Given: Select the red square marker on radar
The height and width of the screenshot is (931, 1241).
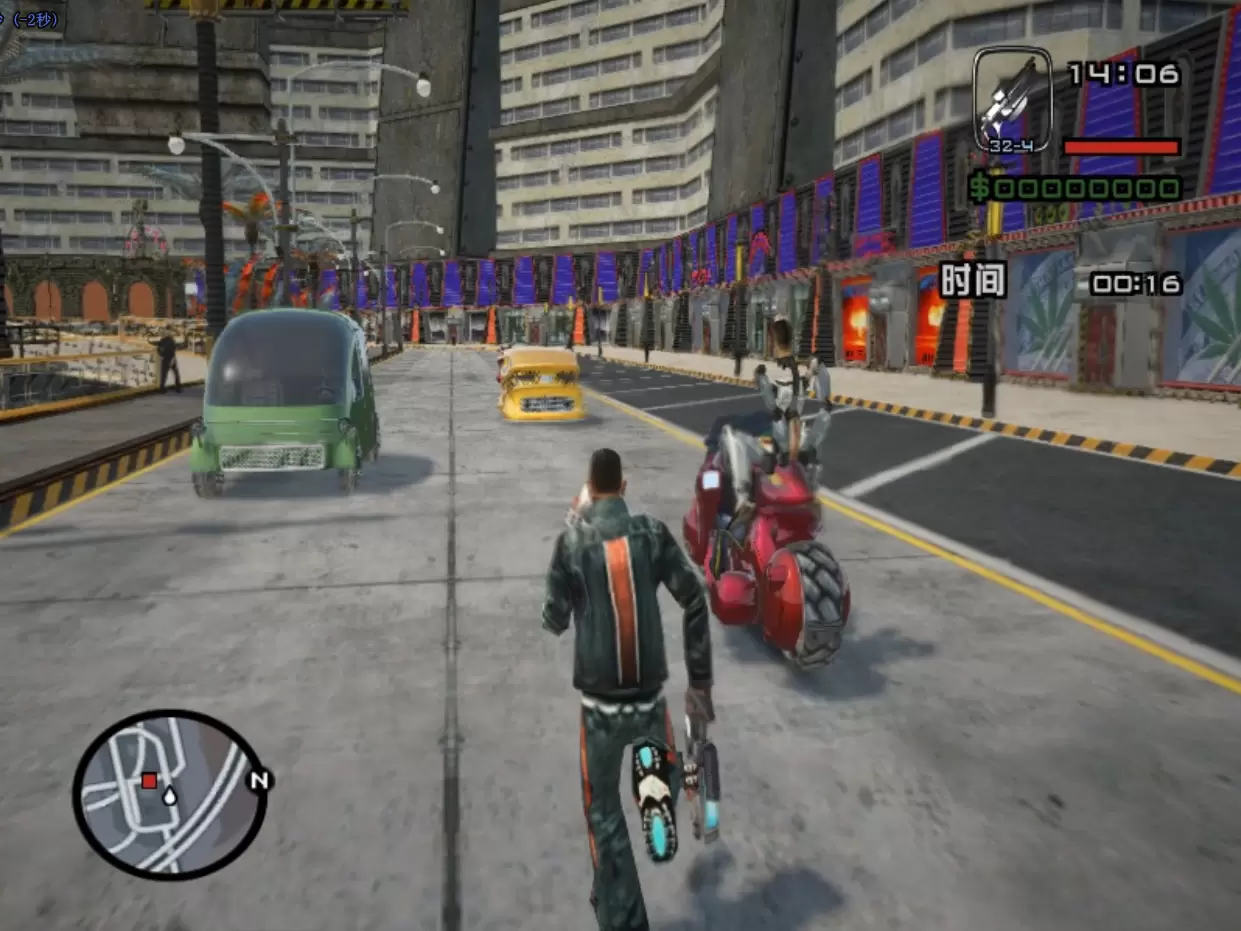Looking at the screenshot, I should tap(149, 780).
